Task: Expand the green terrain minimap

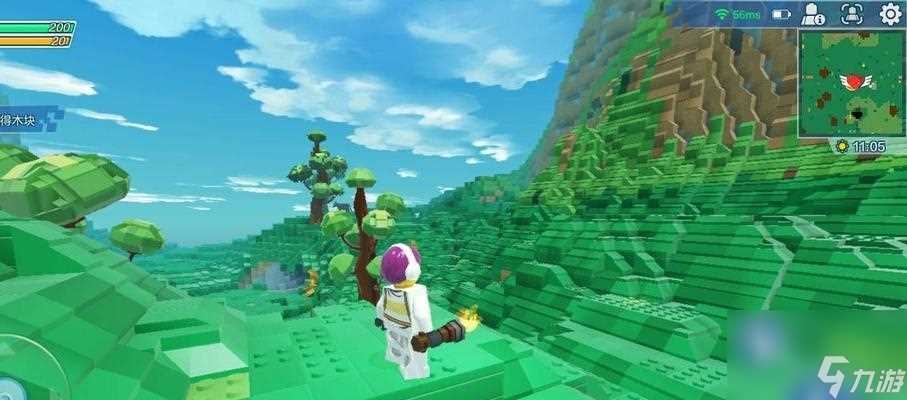Action: click(851, 83)
